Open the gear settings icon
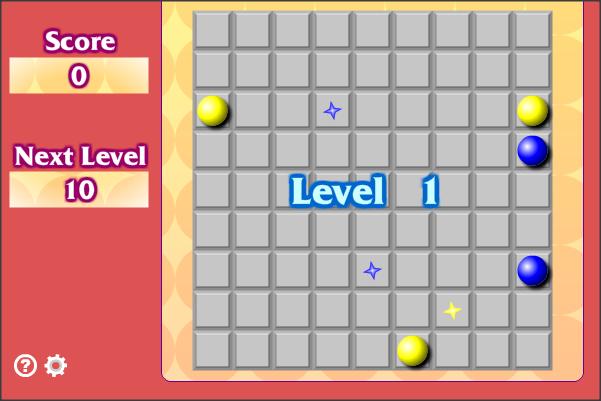 [x=56, y=366]
